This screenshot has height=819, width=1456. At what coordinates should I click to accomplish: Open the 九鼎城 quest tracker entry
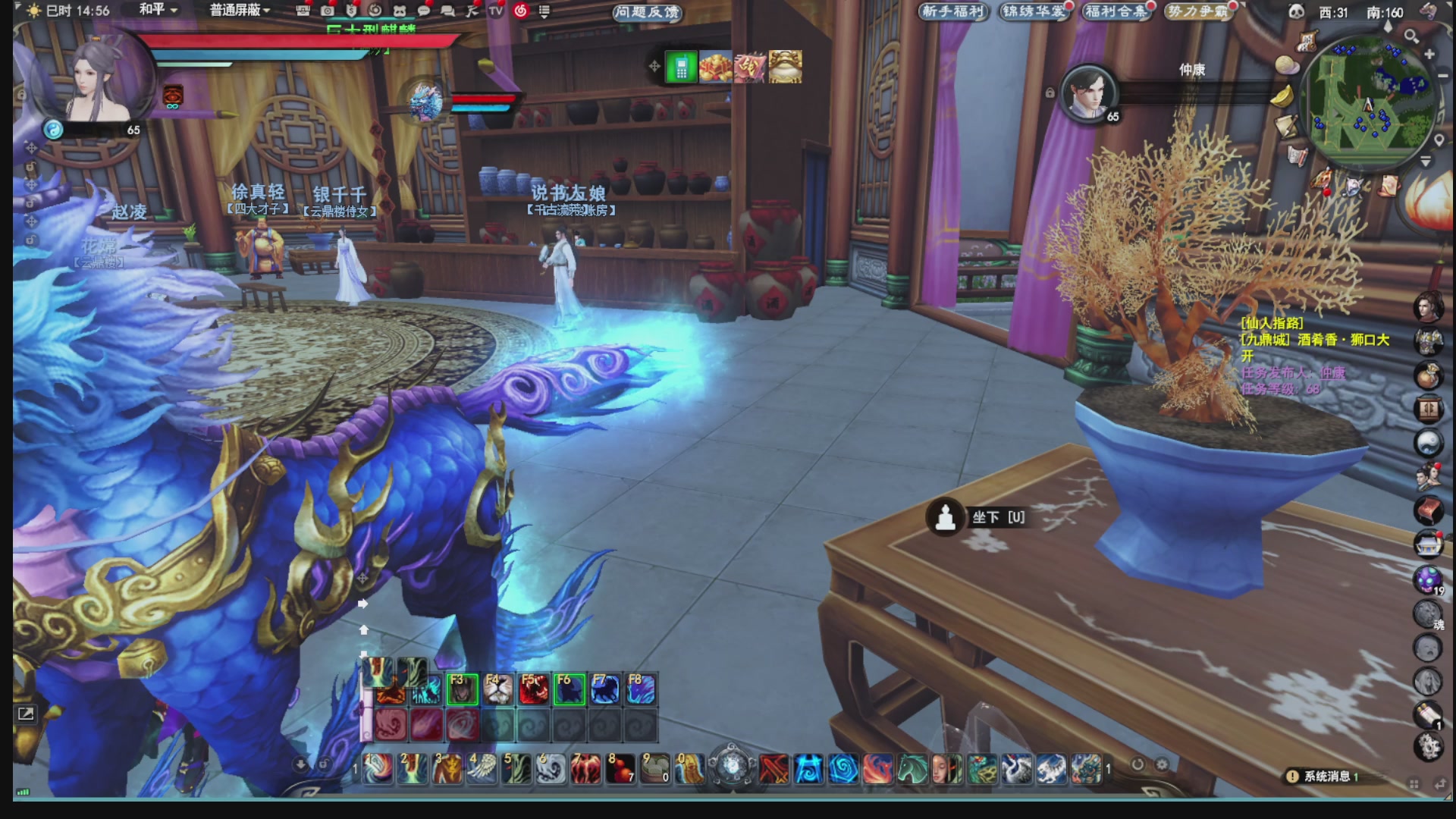tap(1314, 340)
